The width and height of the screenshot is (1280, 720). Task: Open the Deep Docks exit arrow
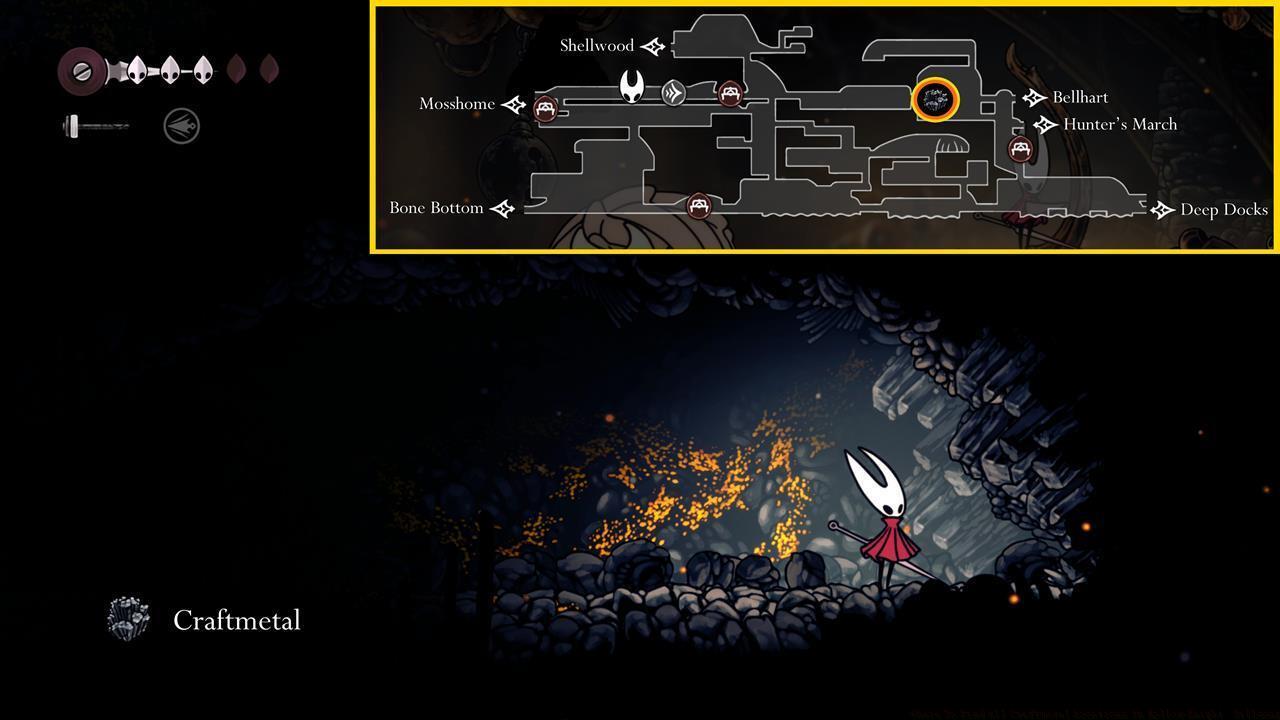tap(1162, 210)
